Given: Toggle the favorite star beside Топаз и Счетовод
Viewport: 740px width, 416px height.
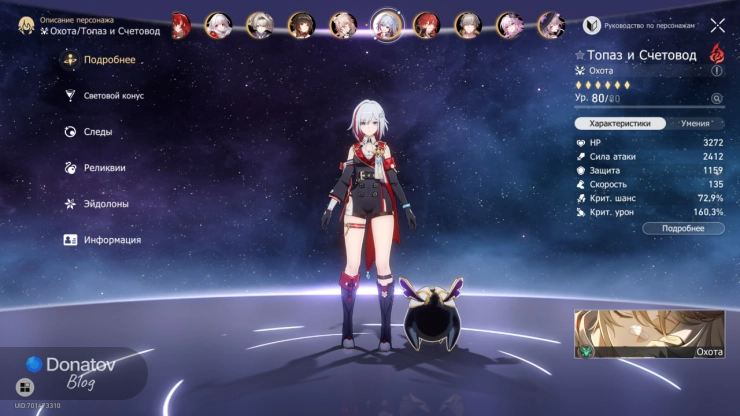Looking at the screenshot, I should pyautogui.click(x=581, y=56).
